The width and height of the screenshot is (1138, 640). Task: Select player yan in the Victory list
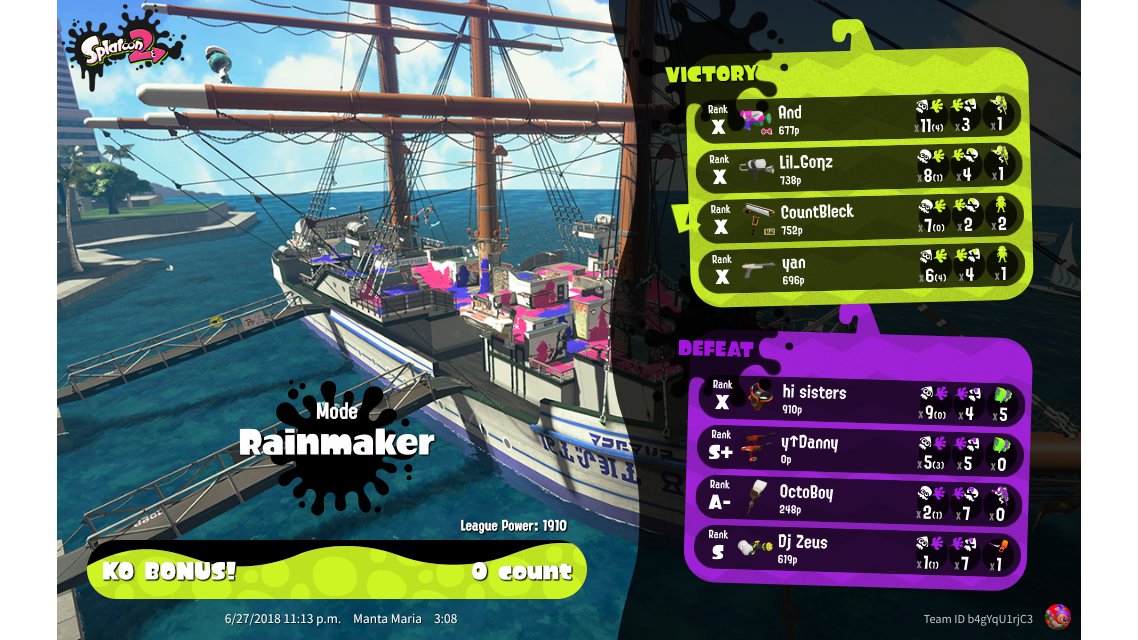click(x=860, y=269)
